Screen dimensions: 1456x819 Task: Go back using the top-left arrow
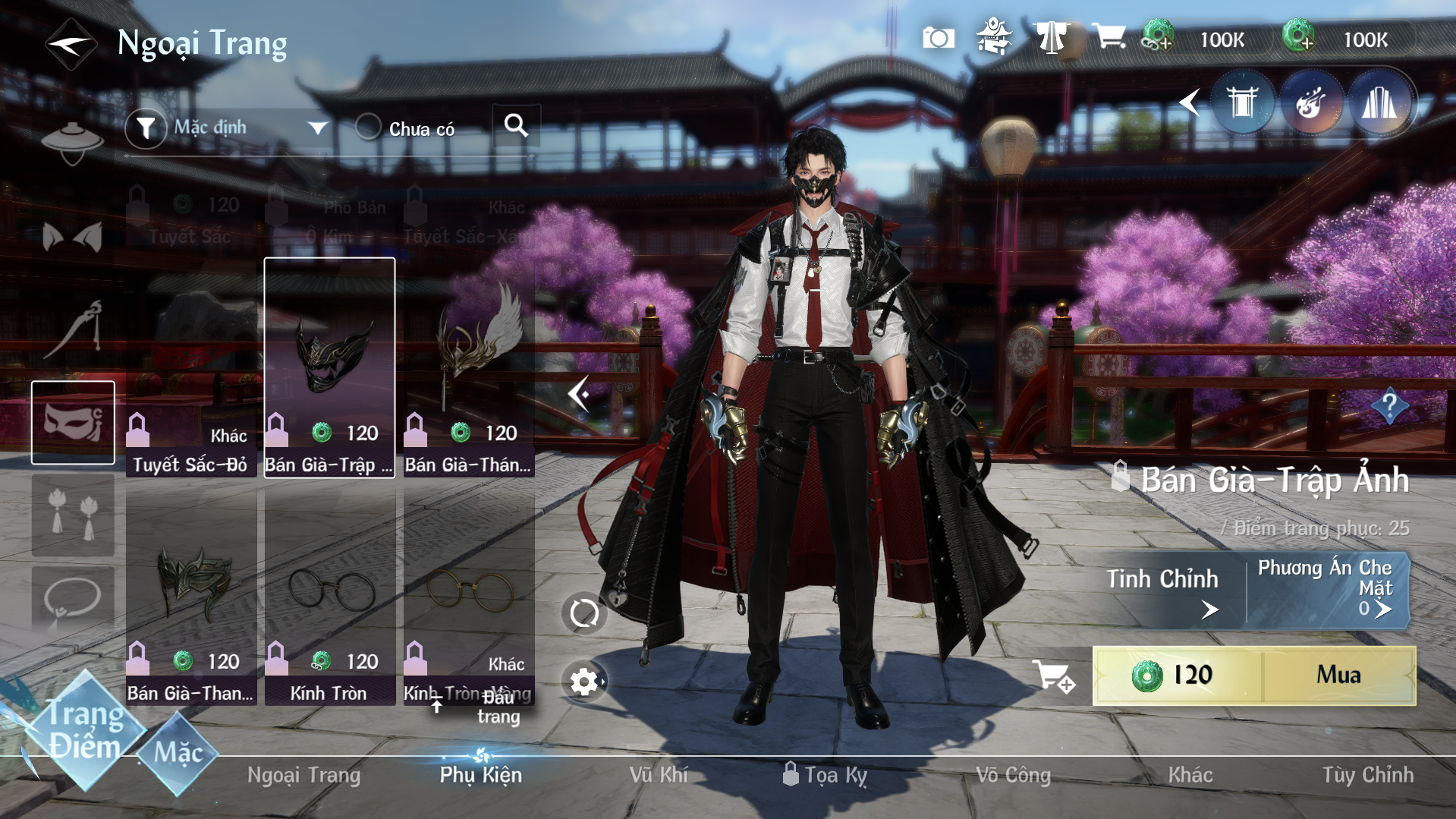click(x=70, y=44)
